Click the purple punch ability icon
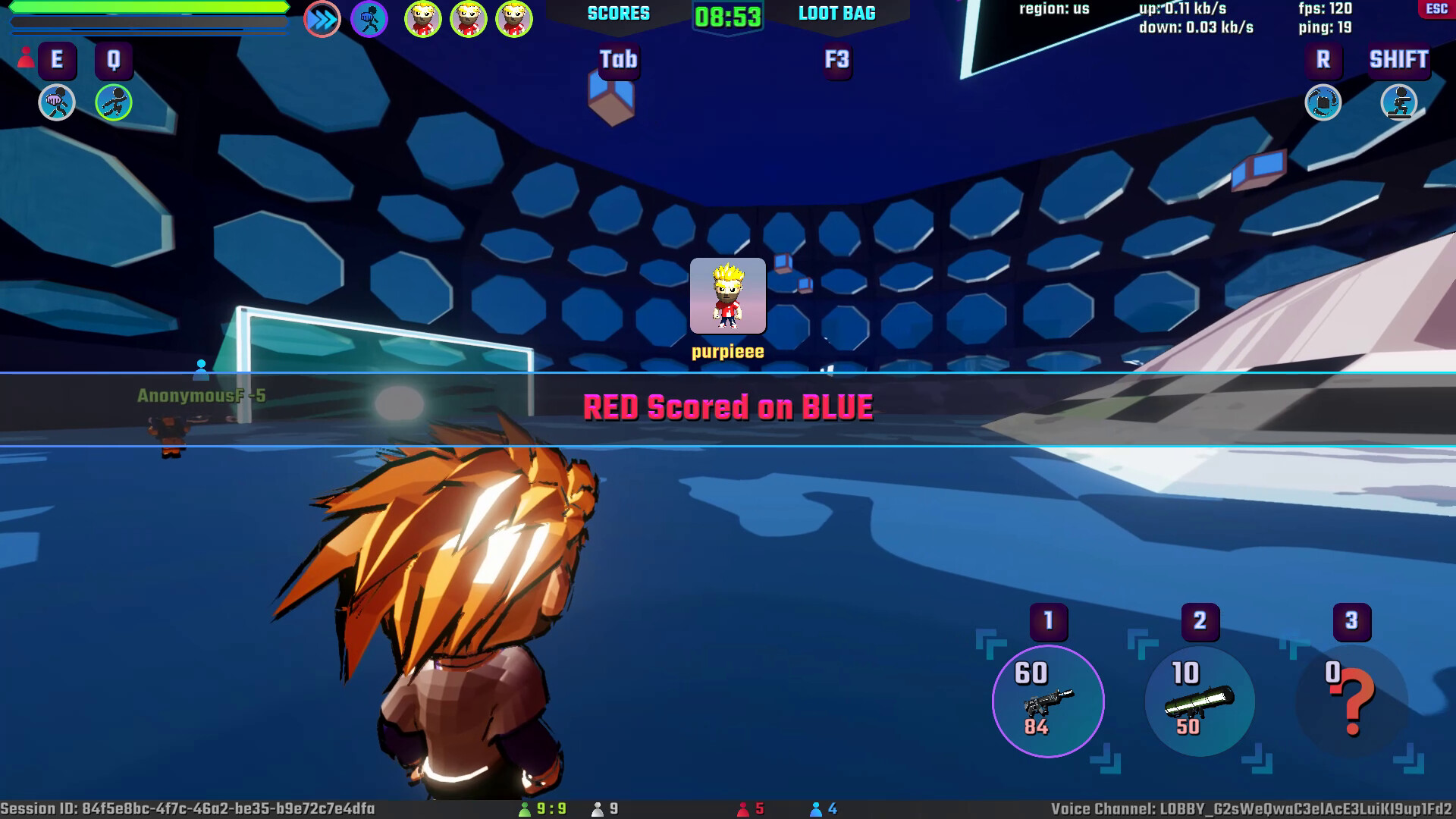The image size is (1456, 819). 369,19
